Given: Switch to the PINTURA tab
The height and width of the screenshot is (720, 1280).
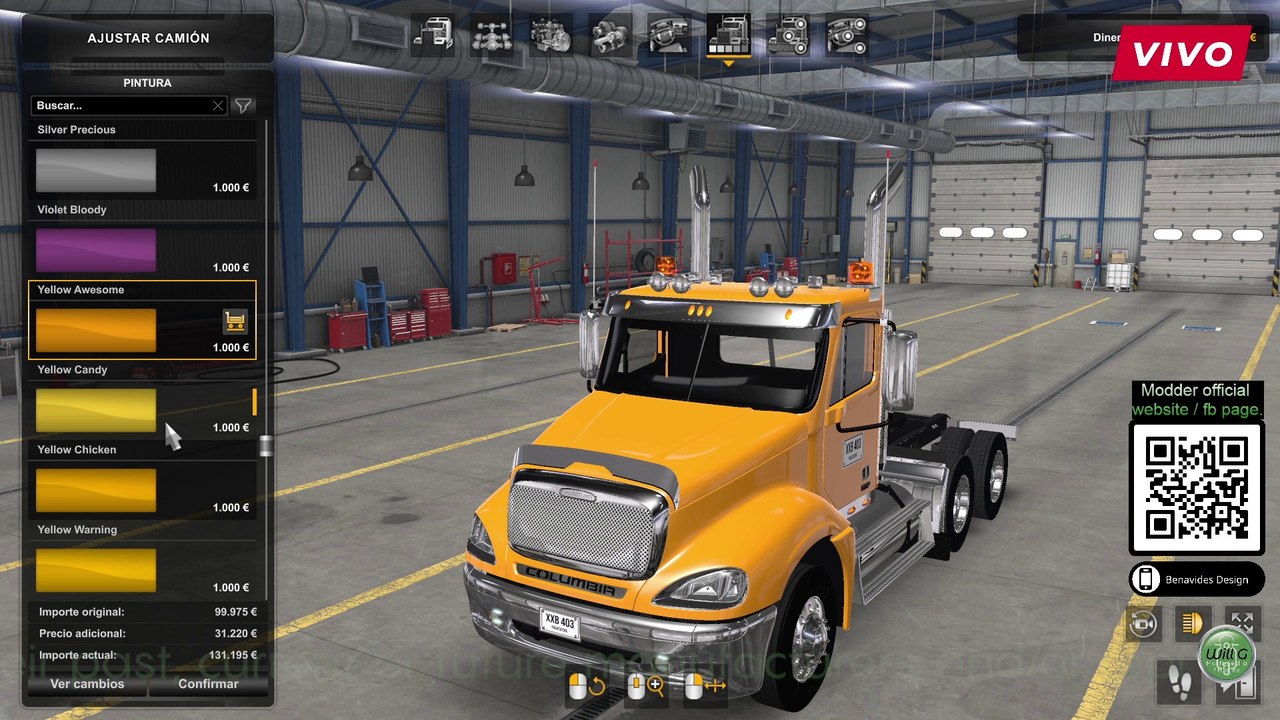Looking at the screenshot, I should 147,83.
